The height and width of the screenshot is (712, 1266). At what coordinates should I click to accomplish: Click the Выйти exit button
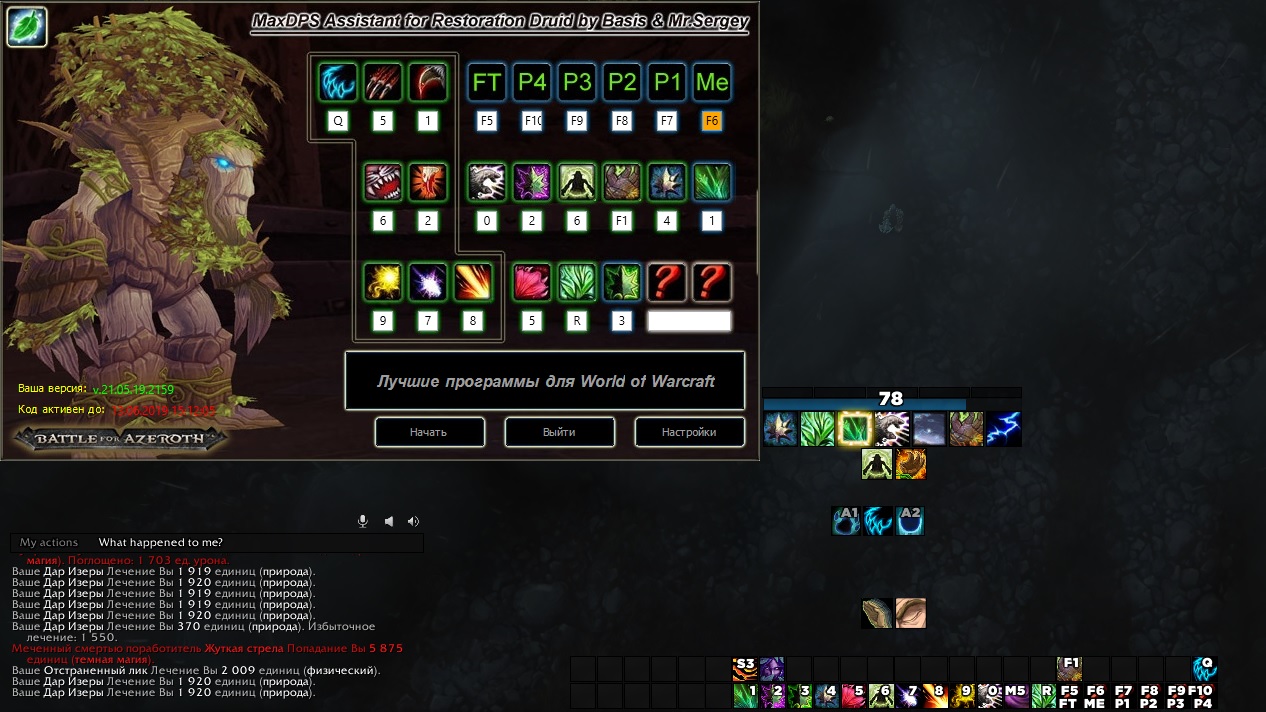tap(559, 432)
